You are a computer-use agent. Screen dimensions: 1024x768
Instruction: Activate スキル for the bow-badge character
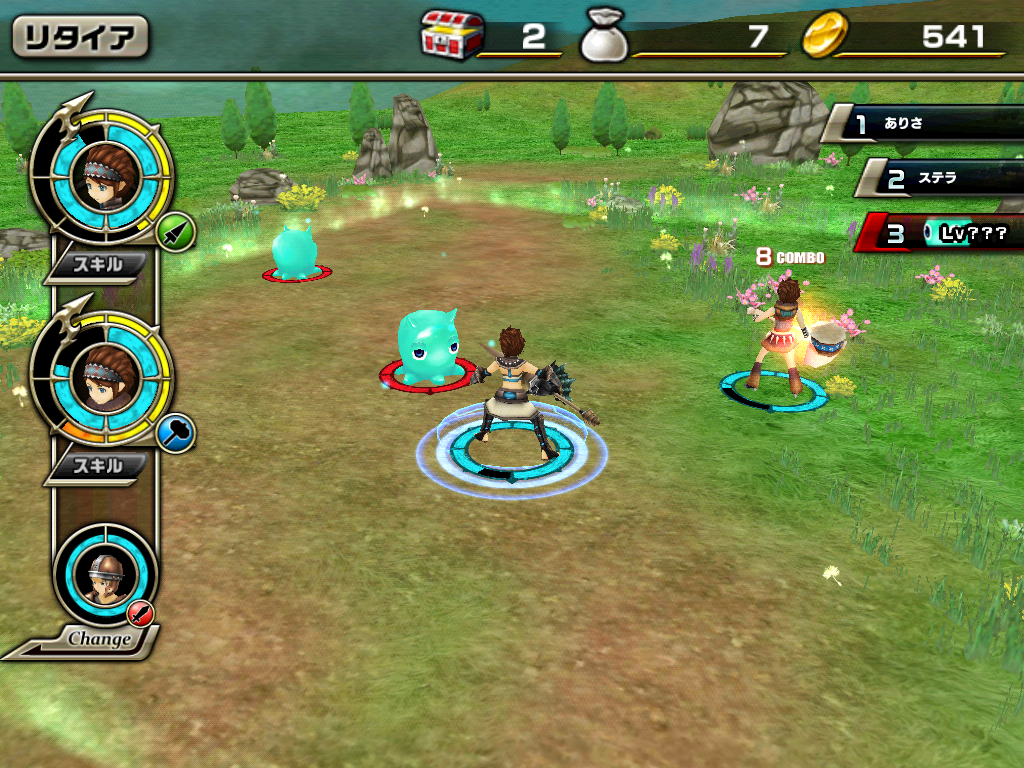pyautogui.click(x=99, y=264)
